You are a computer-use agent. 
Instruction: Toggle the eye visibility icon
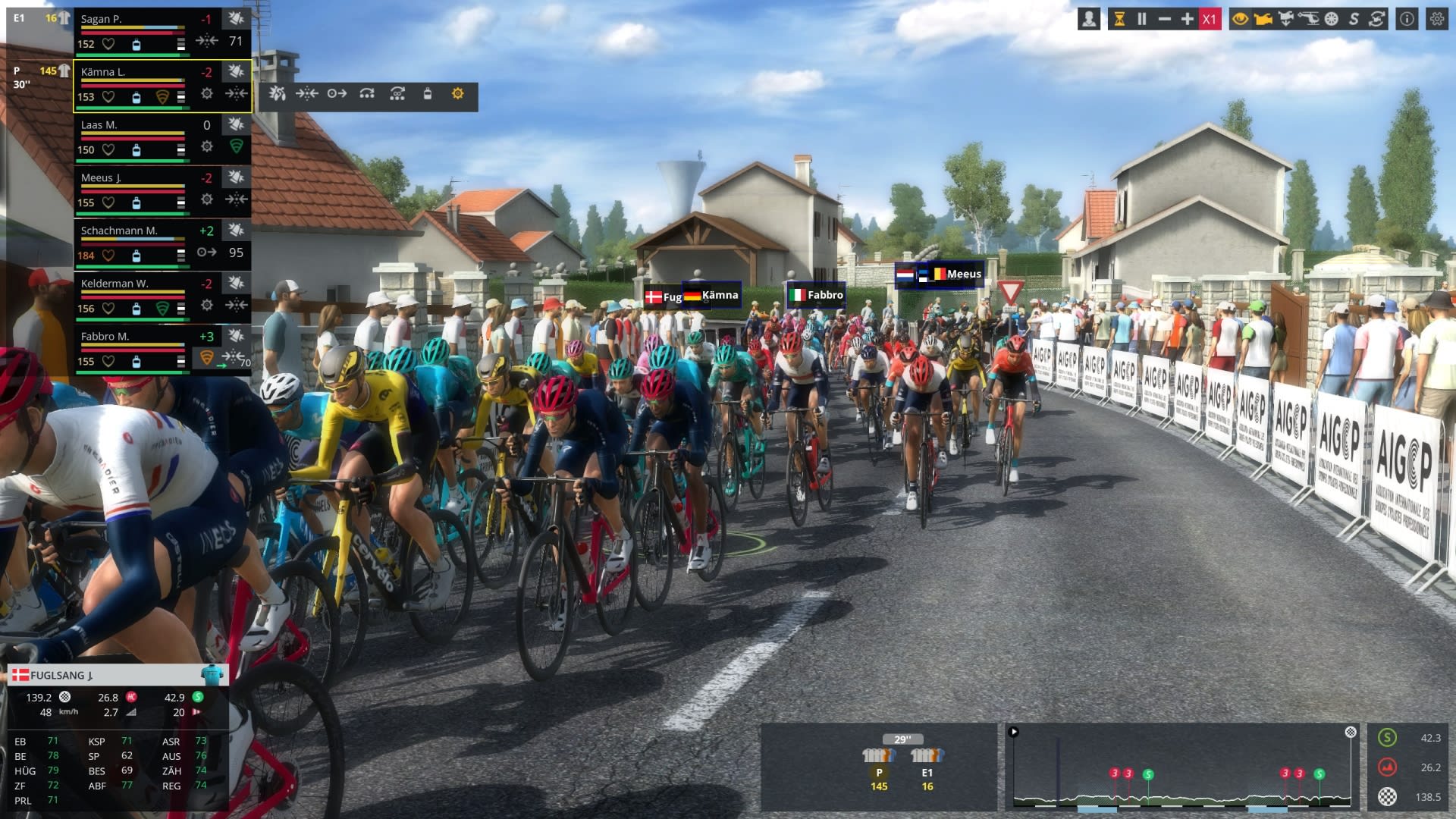pos(1240,20)
